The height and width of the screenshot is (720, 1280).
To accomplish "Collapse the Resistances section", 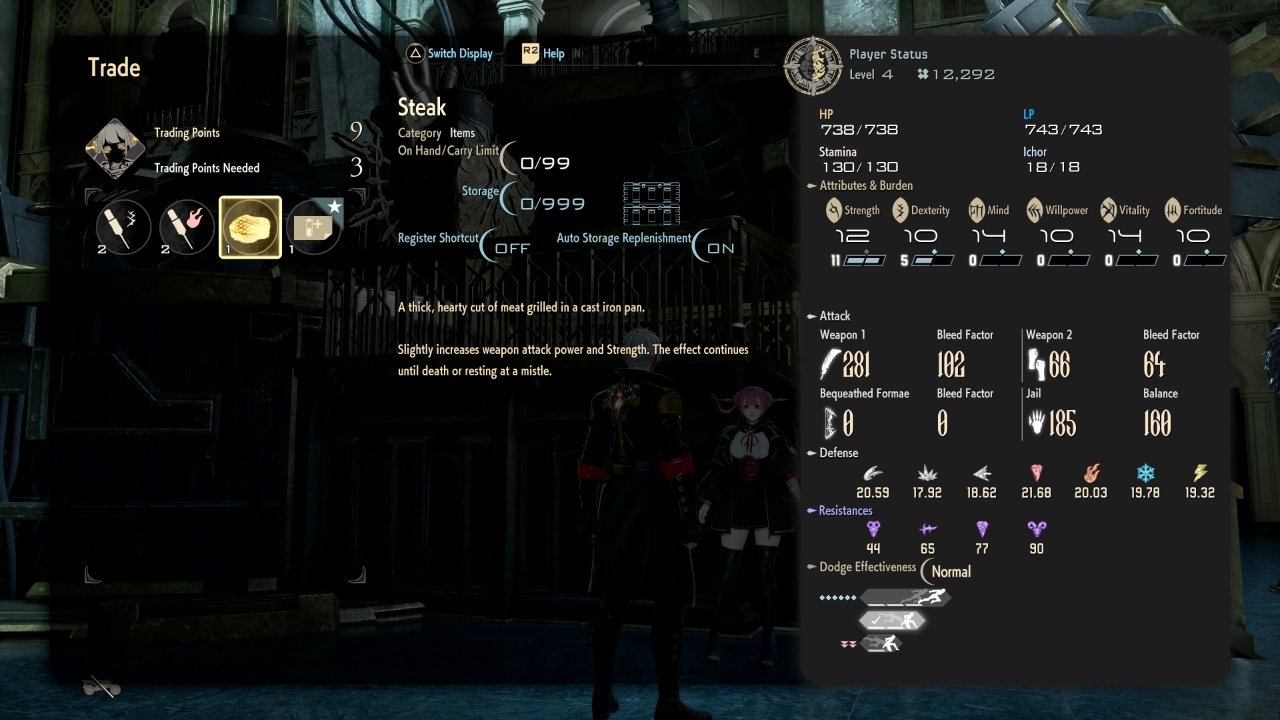I will pos(812,511).
